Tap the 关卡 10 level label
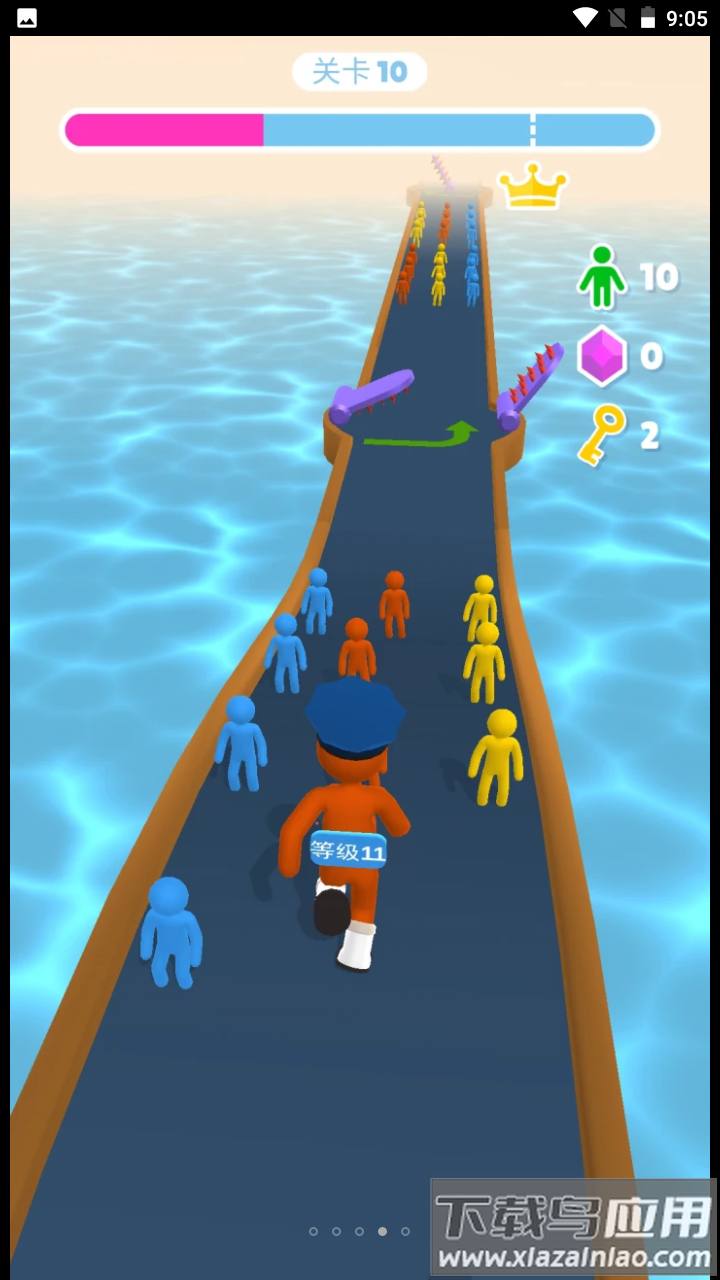Screen dimensions: 720x1280 click(x=360, y=72)
